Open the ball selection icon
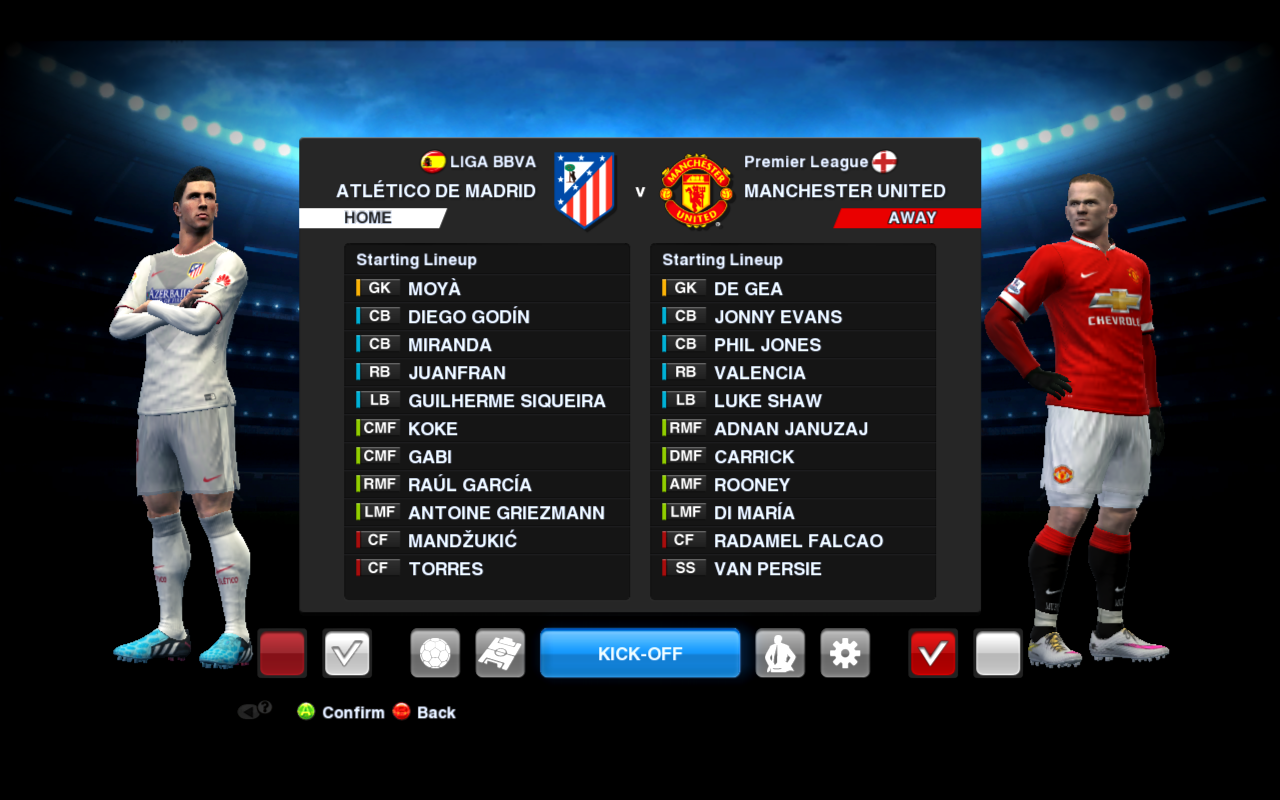The width and height of the screenshot is (1280, 800). pos(435,653)
